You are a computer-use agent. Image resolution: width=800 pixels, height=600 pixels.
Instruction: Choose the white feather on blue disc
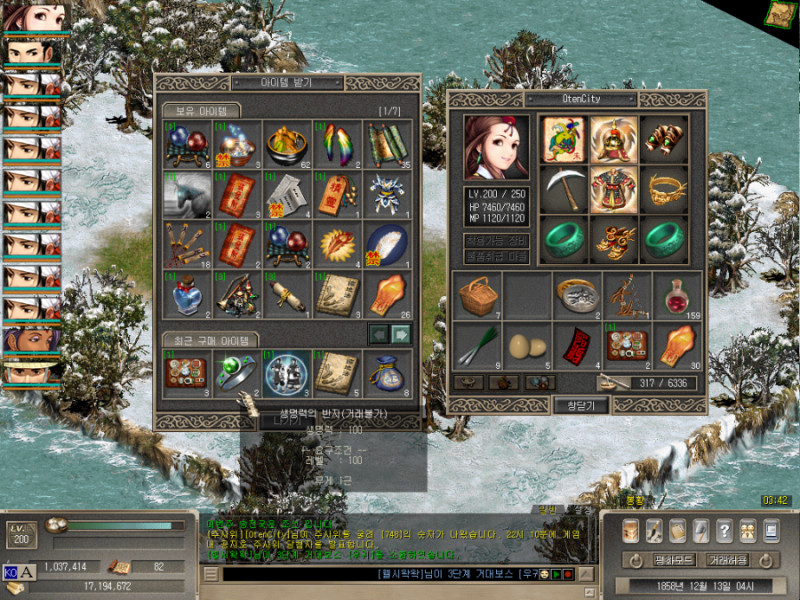388,243
